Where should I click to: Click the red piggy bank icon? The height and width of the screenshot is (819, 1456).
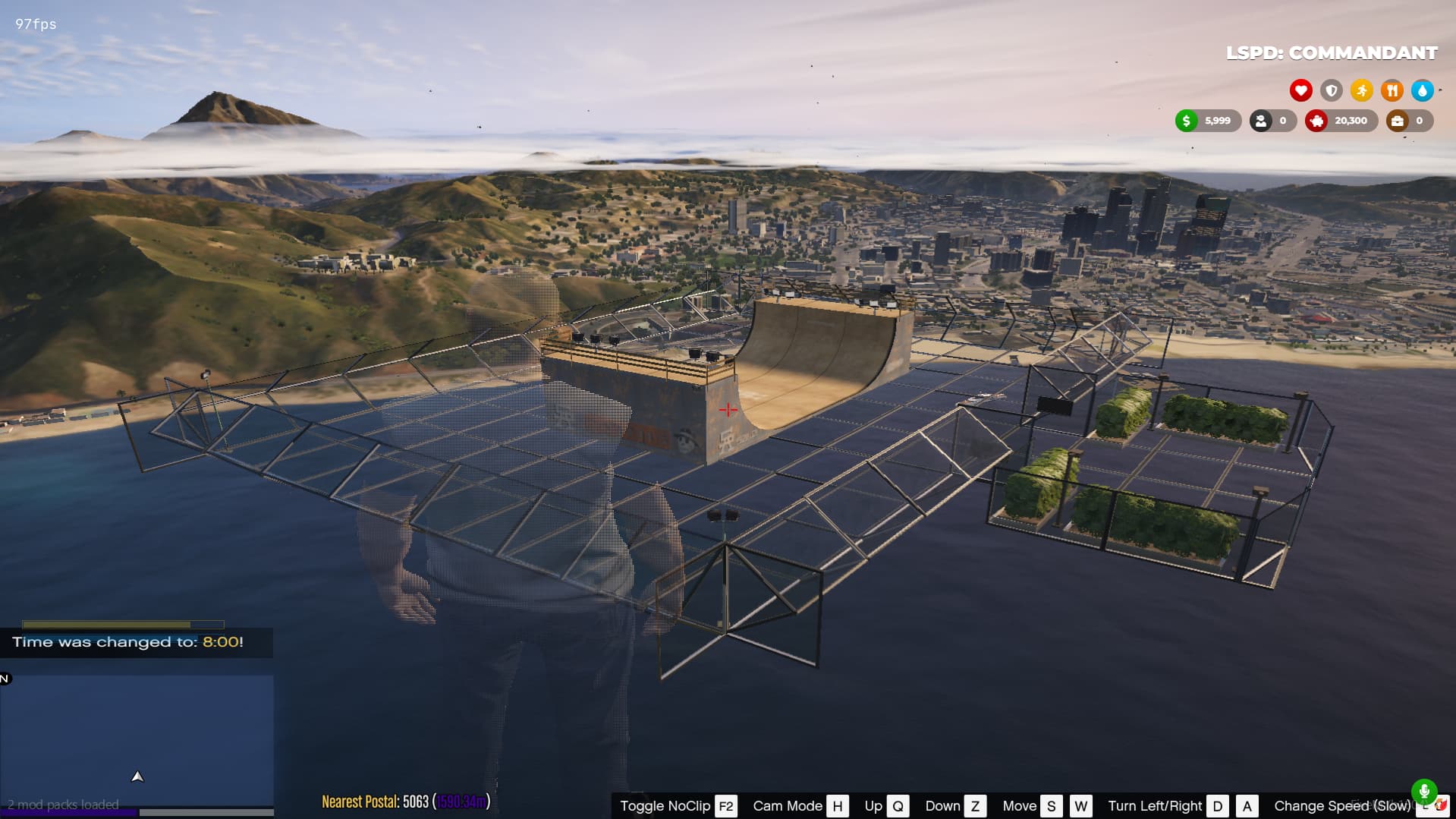point(1316,120)
